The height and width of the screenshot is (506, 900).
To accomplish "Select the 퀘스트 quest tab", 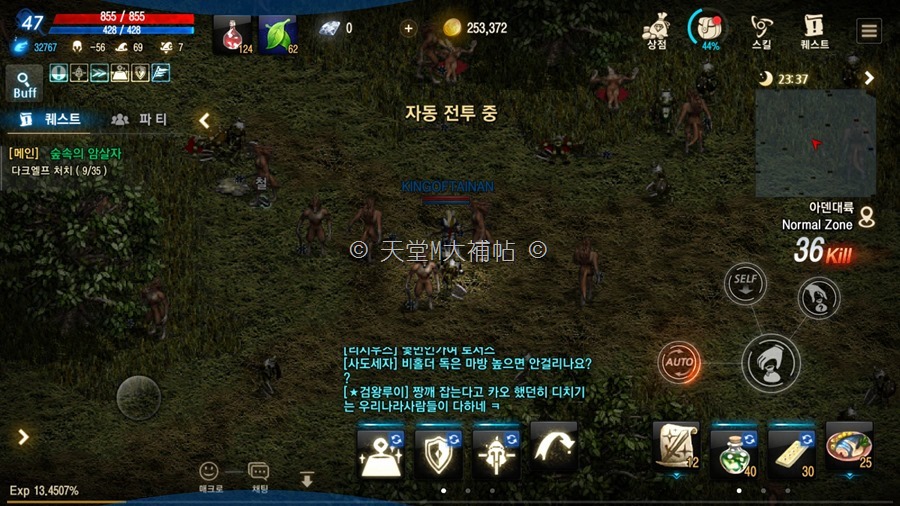I will pyautogui.click(x=50, y=119).
